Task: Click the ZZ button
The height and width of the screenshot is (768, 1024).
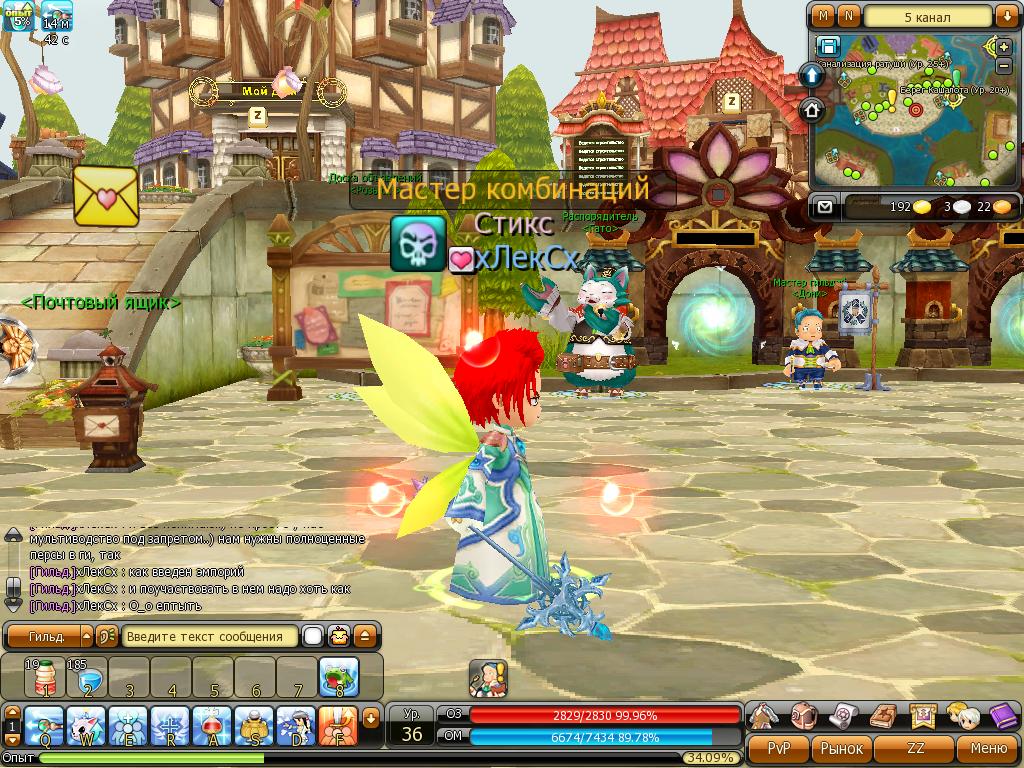Action: (x=915, y=748)
